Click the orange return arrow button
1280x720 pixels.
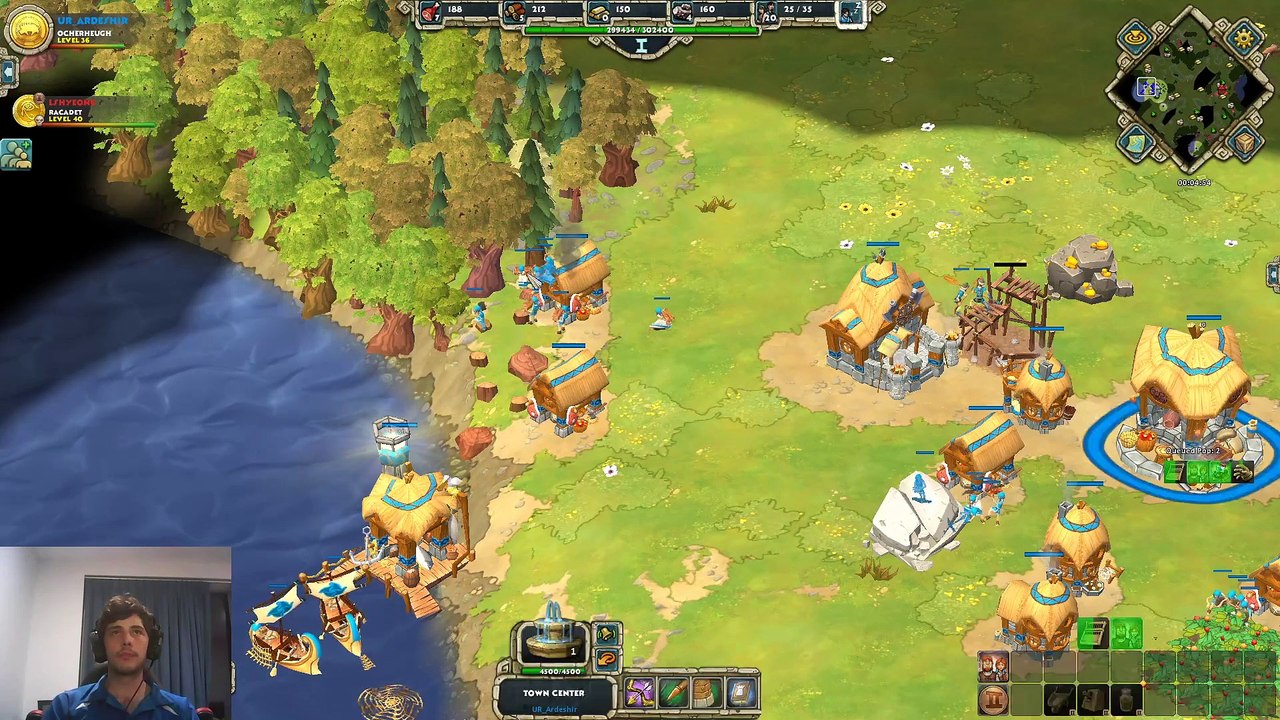pos(606,658)
